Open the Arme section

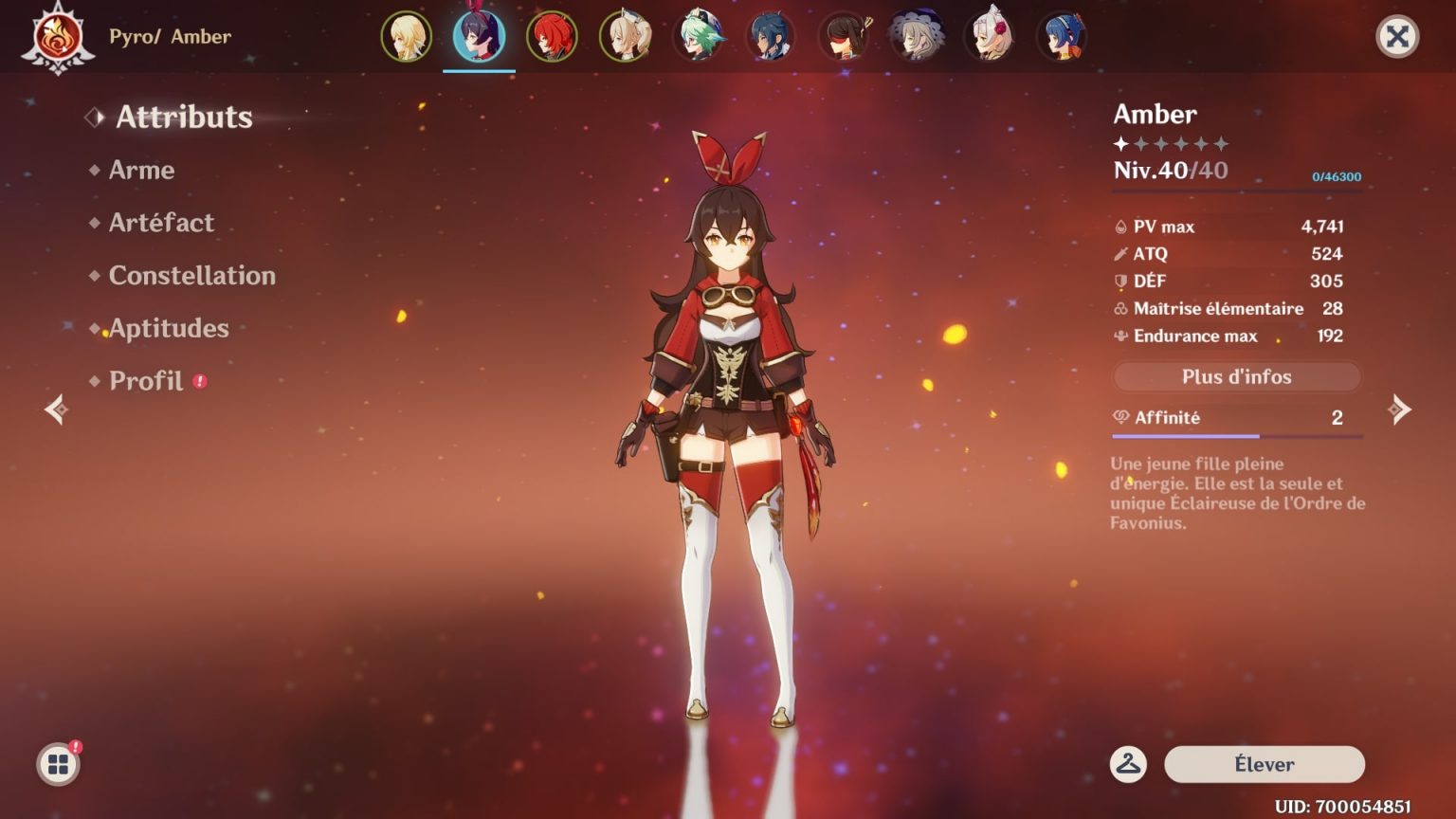(x=142, y=170)
